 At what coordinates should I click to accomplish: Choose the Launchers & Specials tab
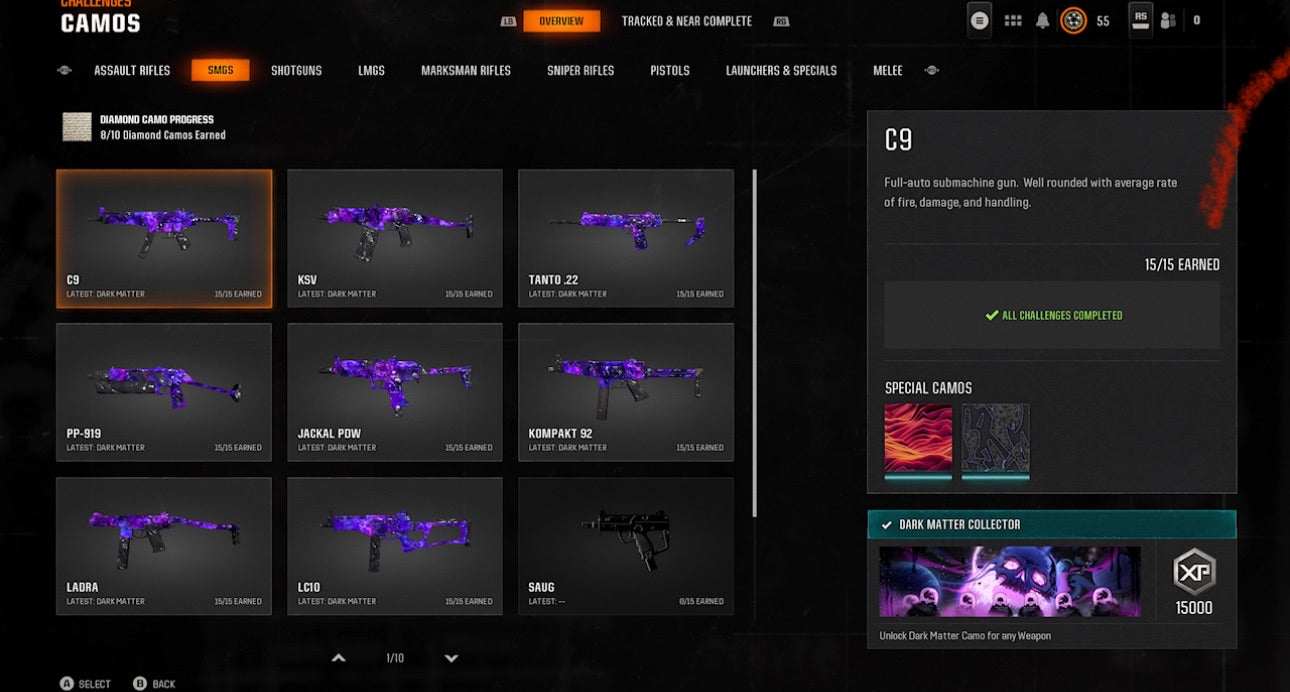[781, 71]
